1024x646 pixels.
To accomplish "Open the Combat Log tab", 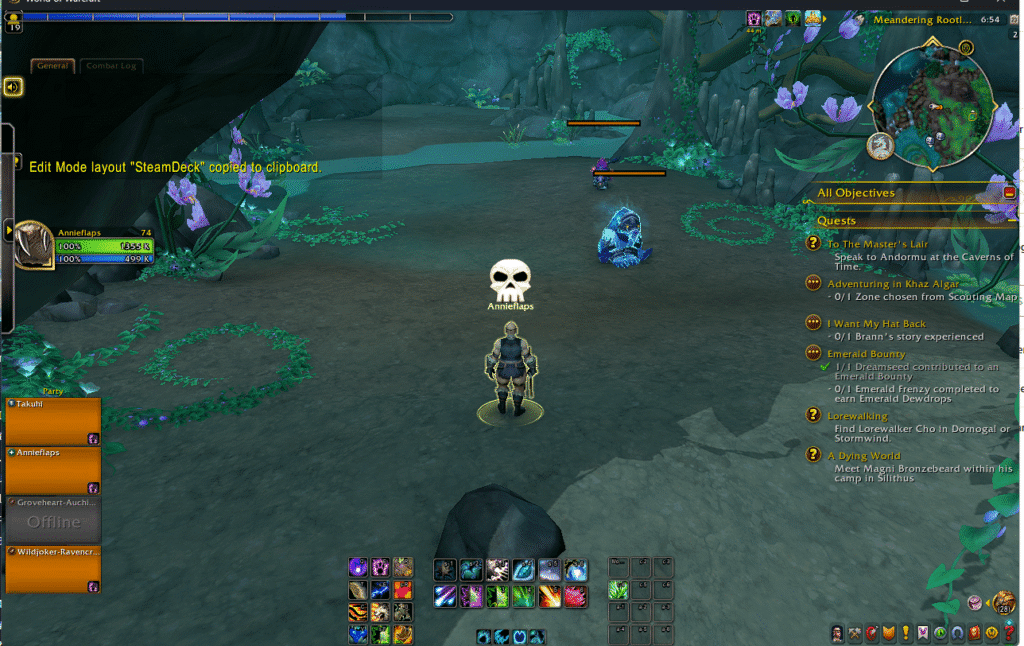I will click(113, 66).
